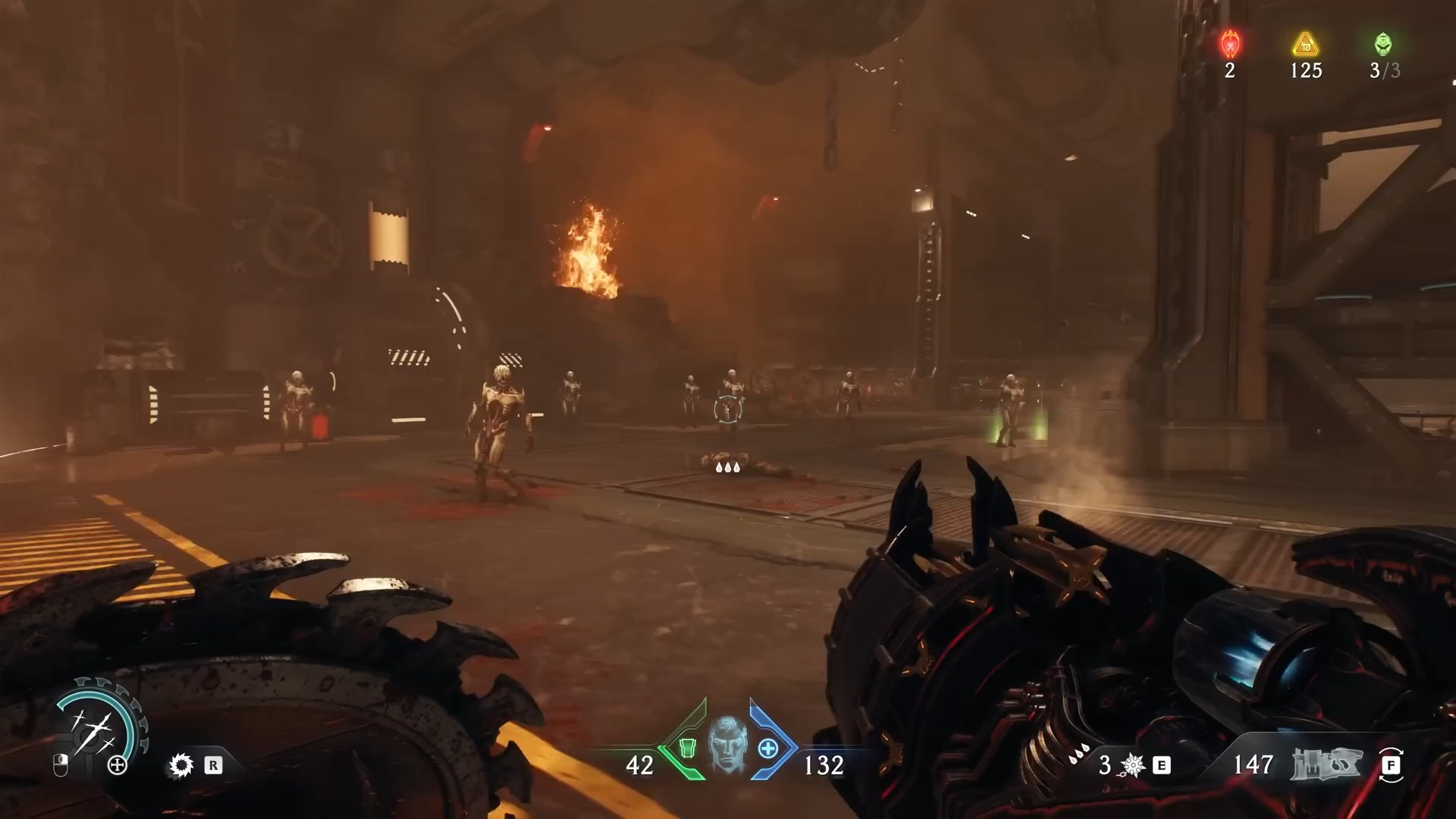Click the weapon swap arrows icon
This screenshot has height=819, width=1456.
point(1391,765)
